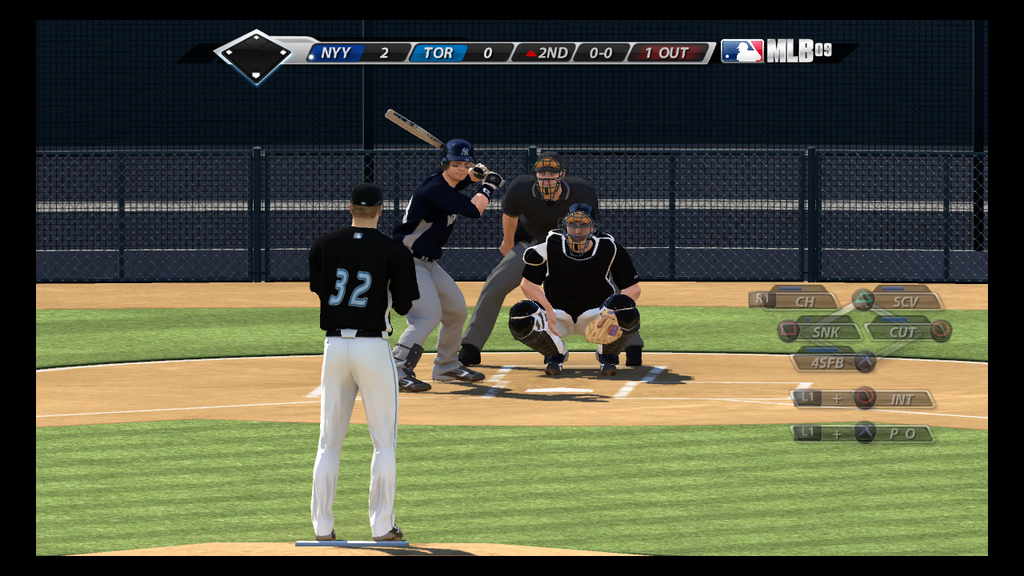Screen dimensions: 1024x576
Task: Choose the INT intentional walk option
Action: [x=864, y=398]
